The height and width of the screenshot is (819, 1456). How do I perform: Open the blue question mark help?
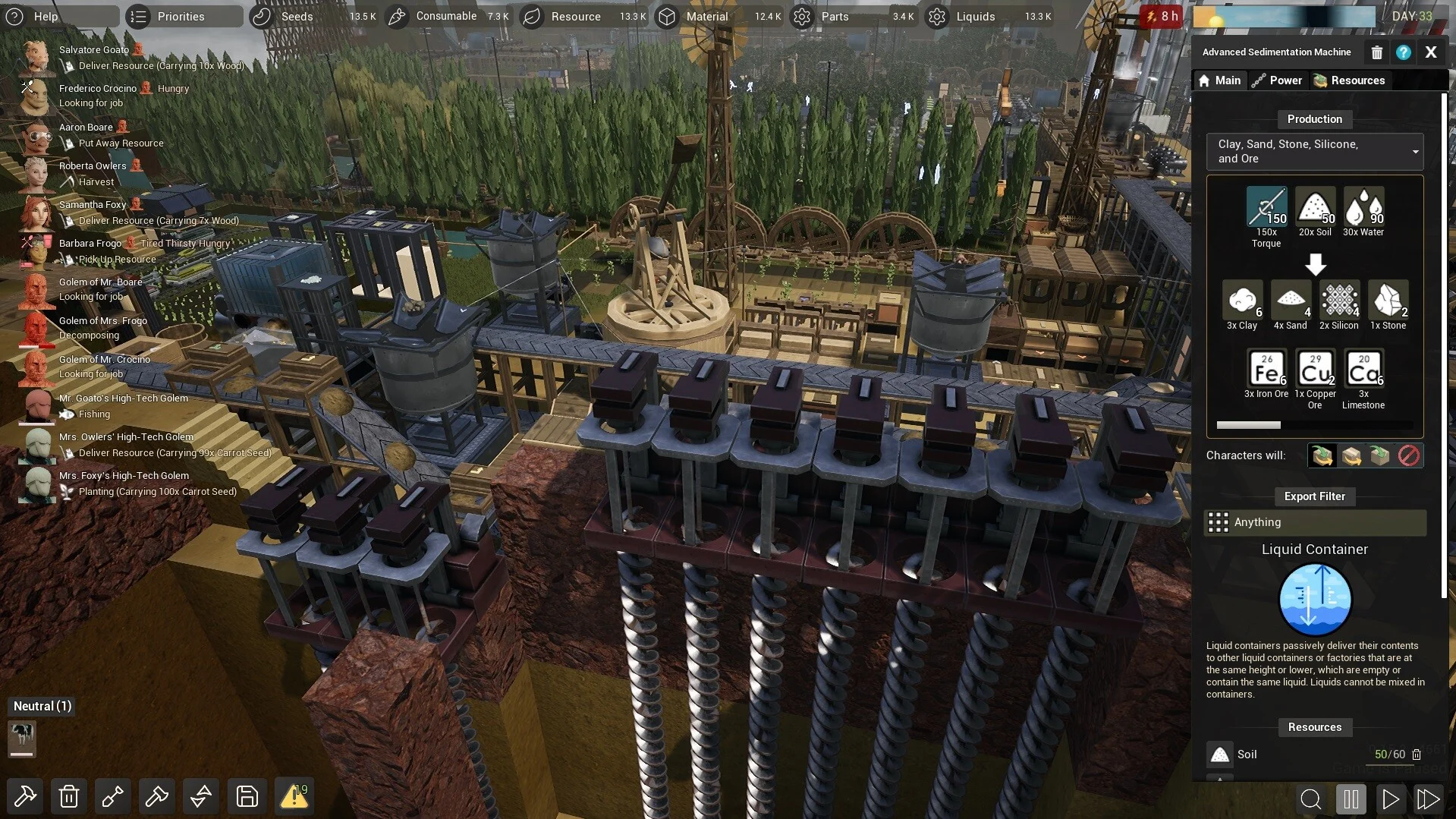[x=1403, y=52]
